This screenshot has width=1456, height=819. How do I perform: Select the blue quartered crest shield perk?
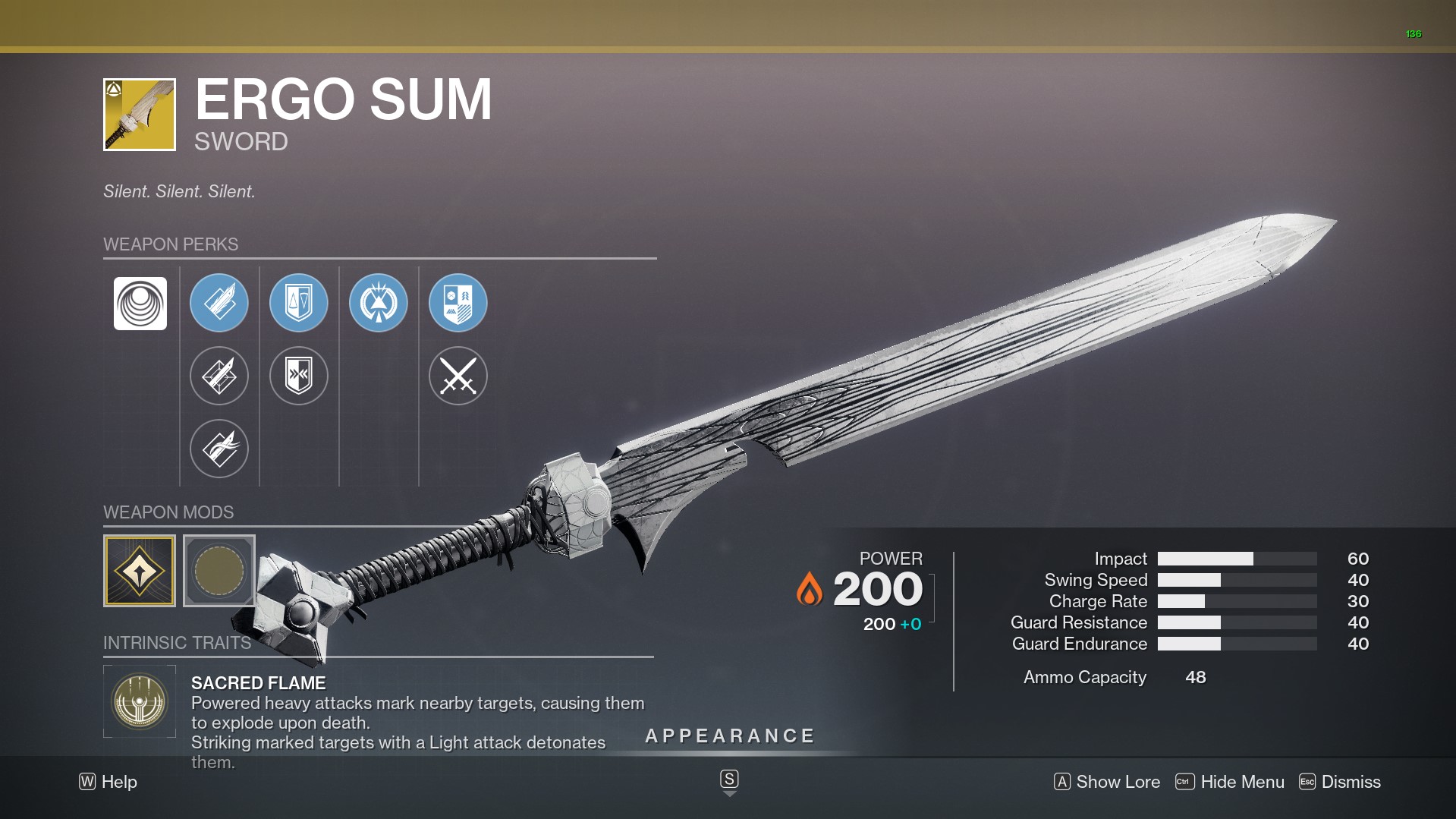(458, 303)
